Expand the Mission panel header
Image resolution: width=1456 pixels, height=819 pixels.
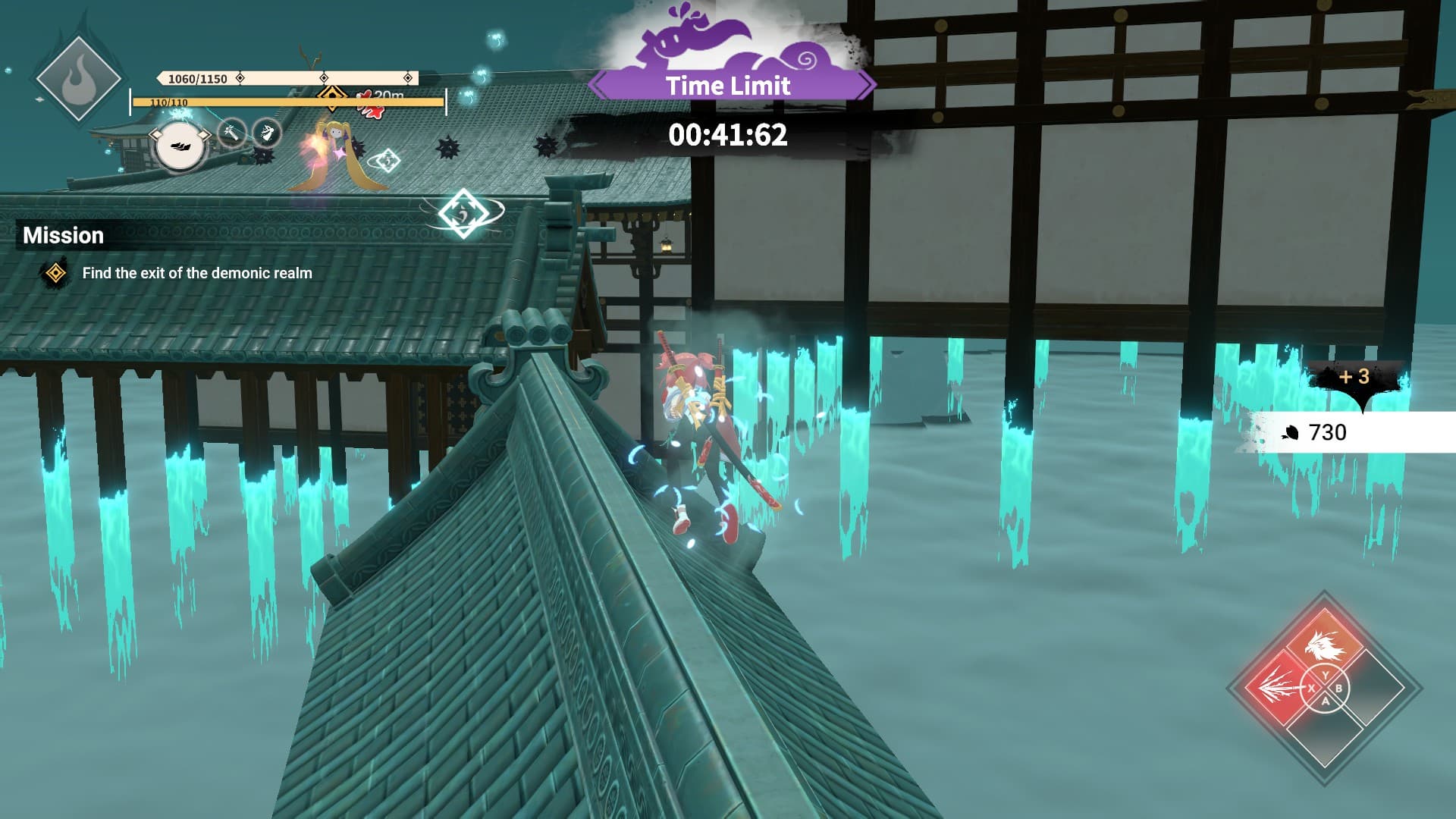(x=64, y=235)
